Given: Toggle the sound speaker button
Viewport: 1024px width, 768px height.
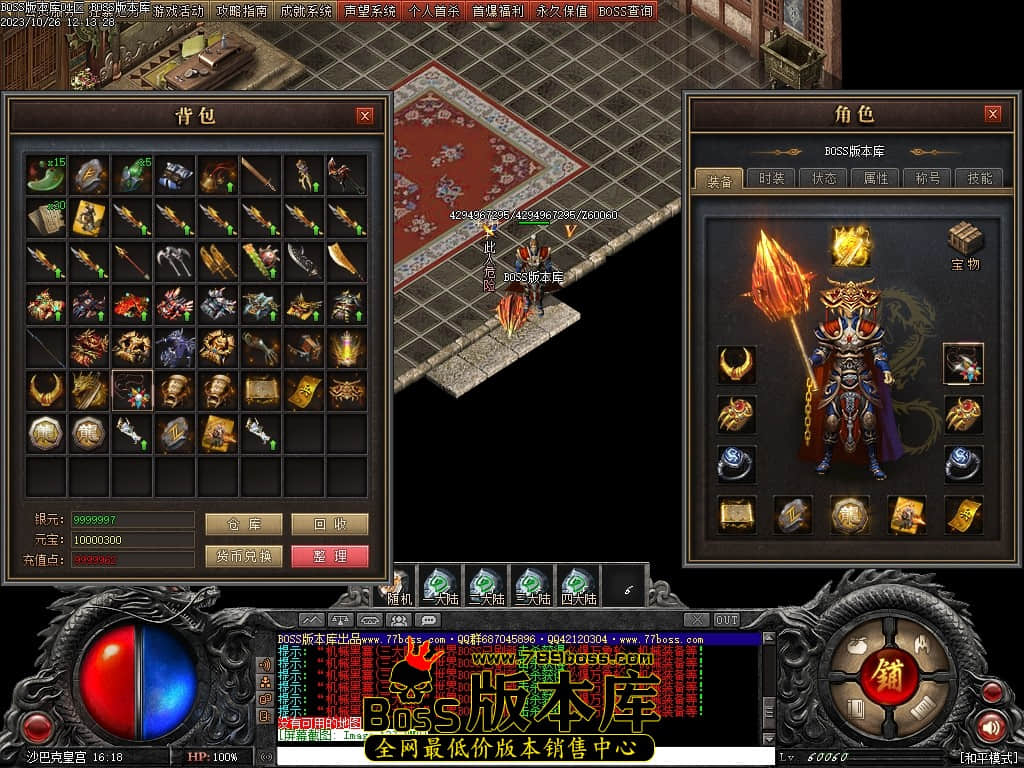Looking at the screenshot, I should coord(990,726).
